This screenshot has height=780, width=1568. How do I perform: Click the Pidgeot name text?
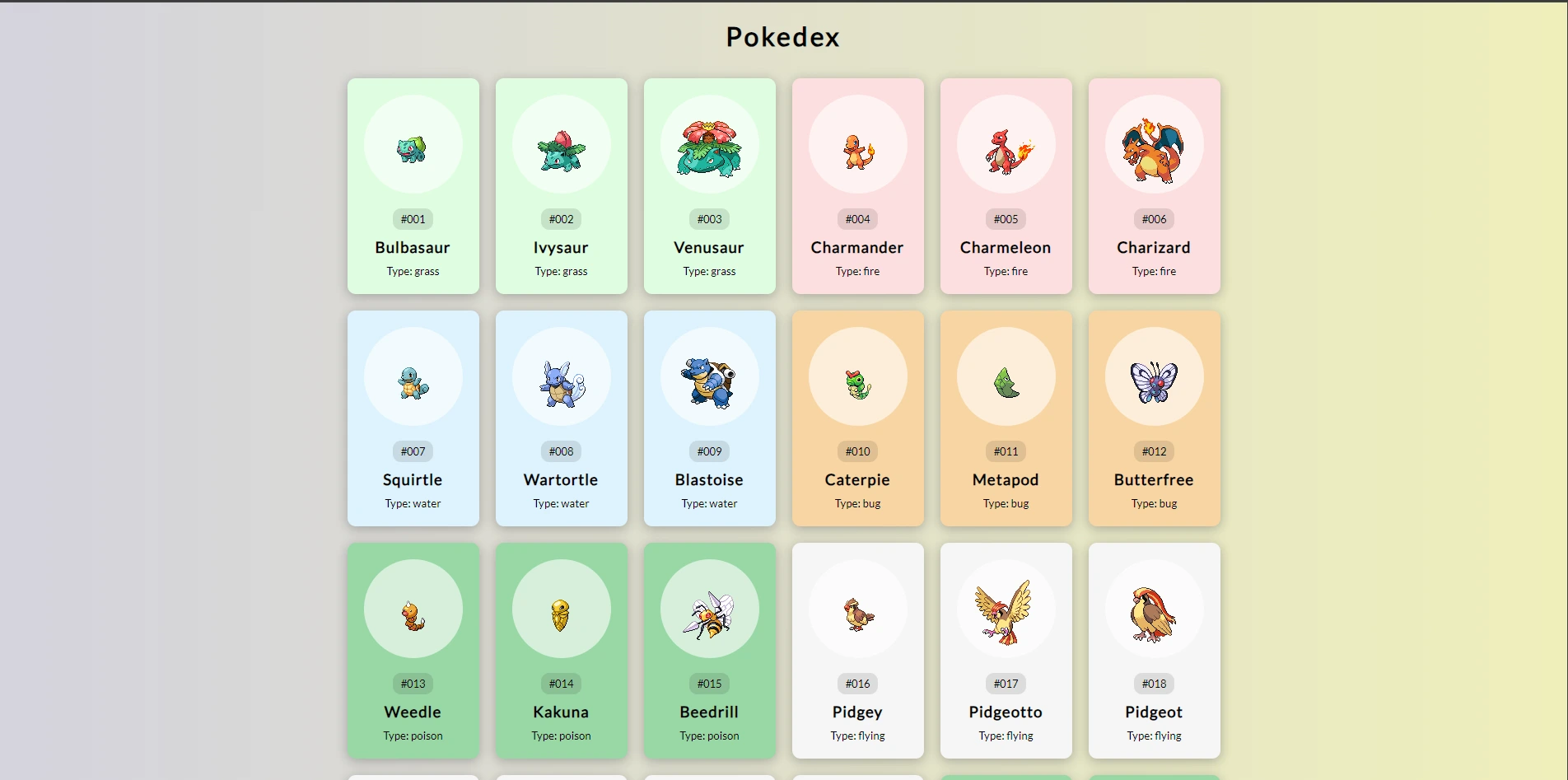pyautogui.click(x=1153, y=713)
